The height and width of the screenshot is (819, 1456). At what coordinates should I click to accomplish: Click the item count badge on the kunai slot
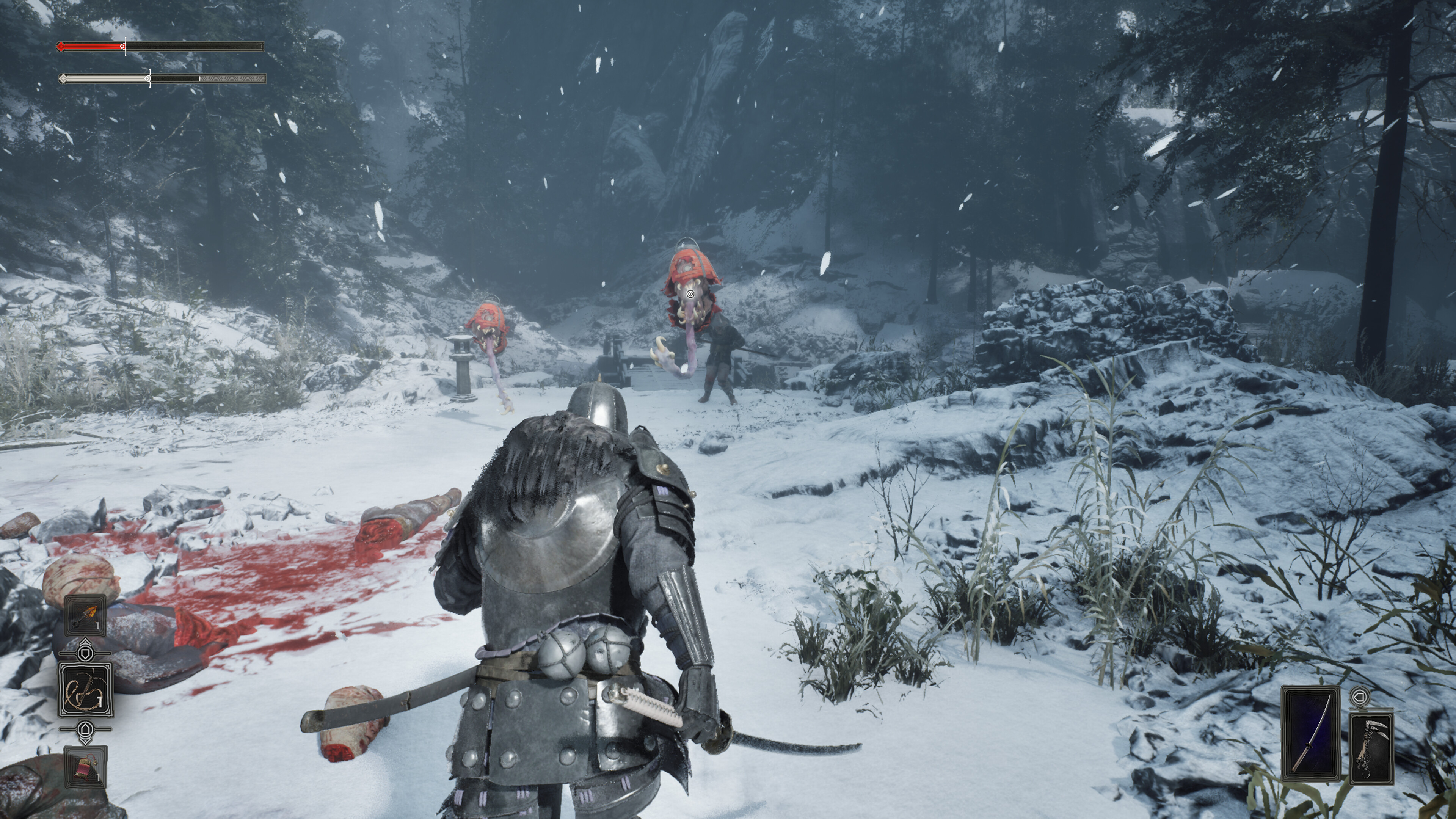(x=97, y=626)
